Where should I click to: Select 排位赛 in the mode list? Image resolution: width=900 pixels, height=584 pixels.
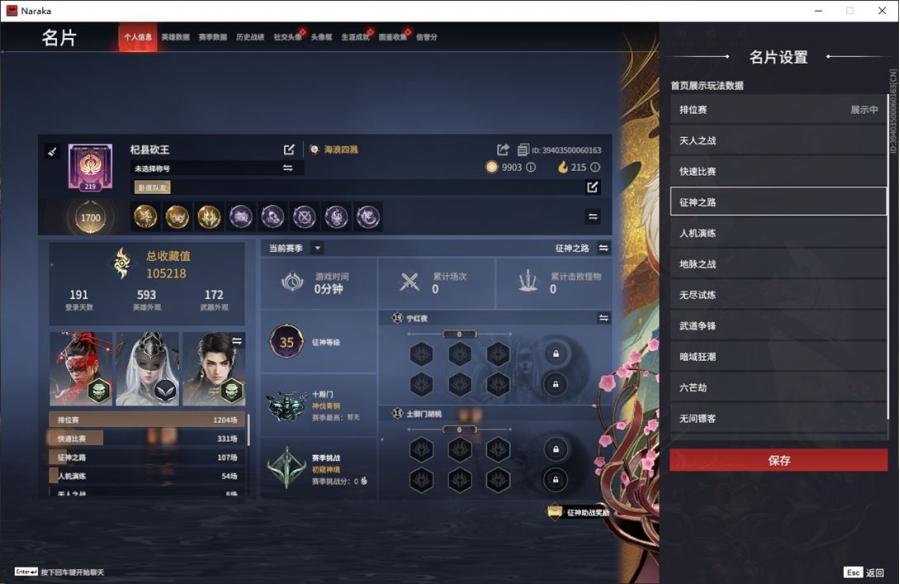tap(778, 110)
